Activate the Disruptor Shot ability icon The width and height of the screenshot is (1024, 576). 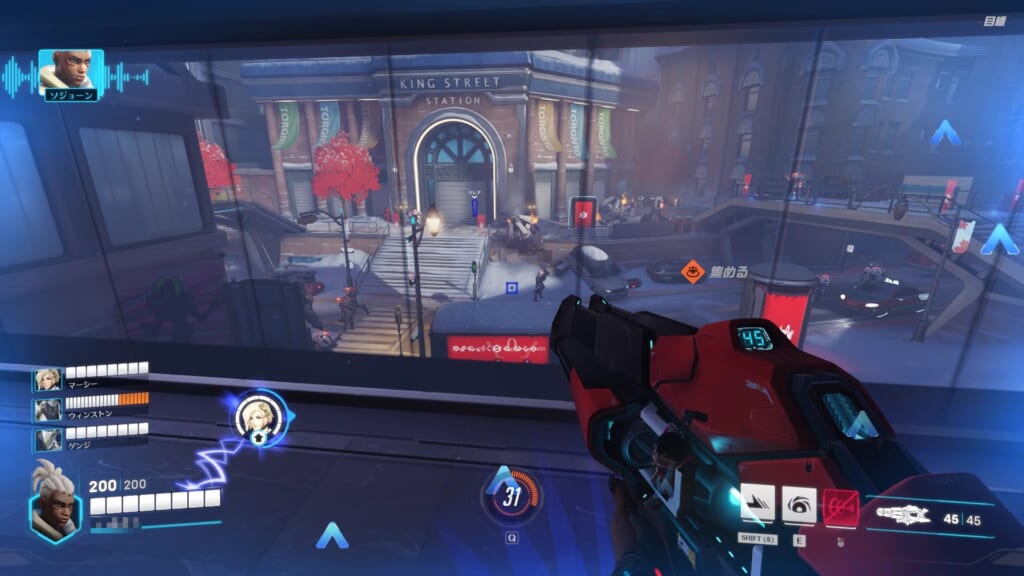coord(799,504)
